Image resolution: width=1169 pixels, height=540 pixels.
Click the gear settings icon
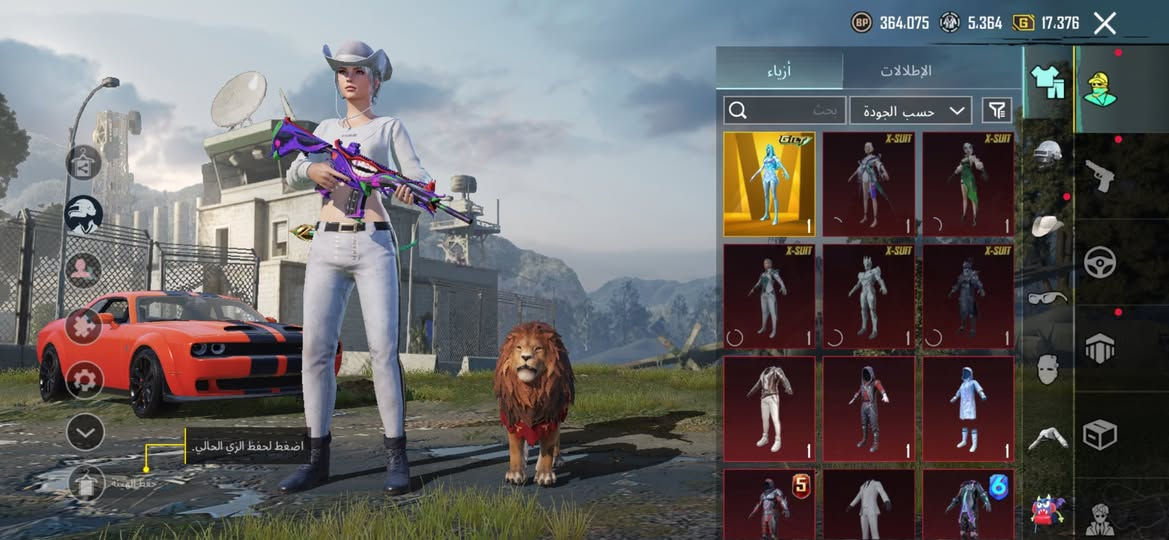point(84,379)
